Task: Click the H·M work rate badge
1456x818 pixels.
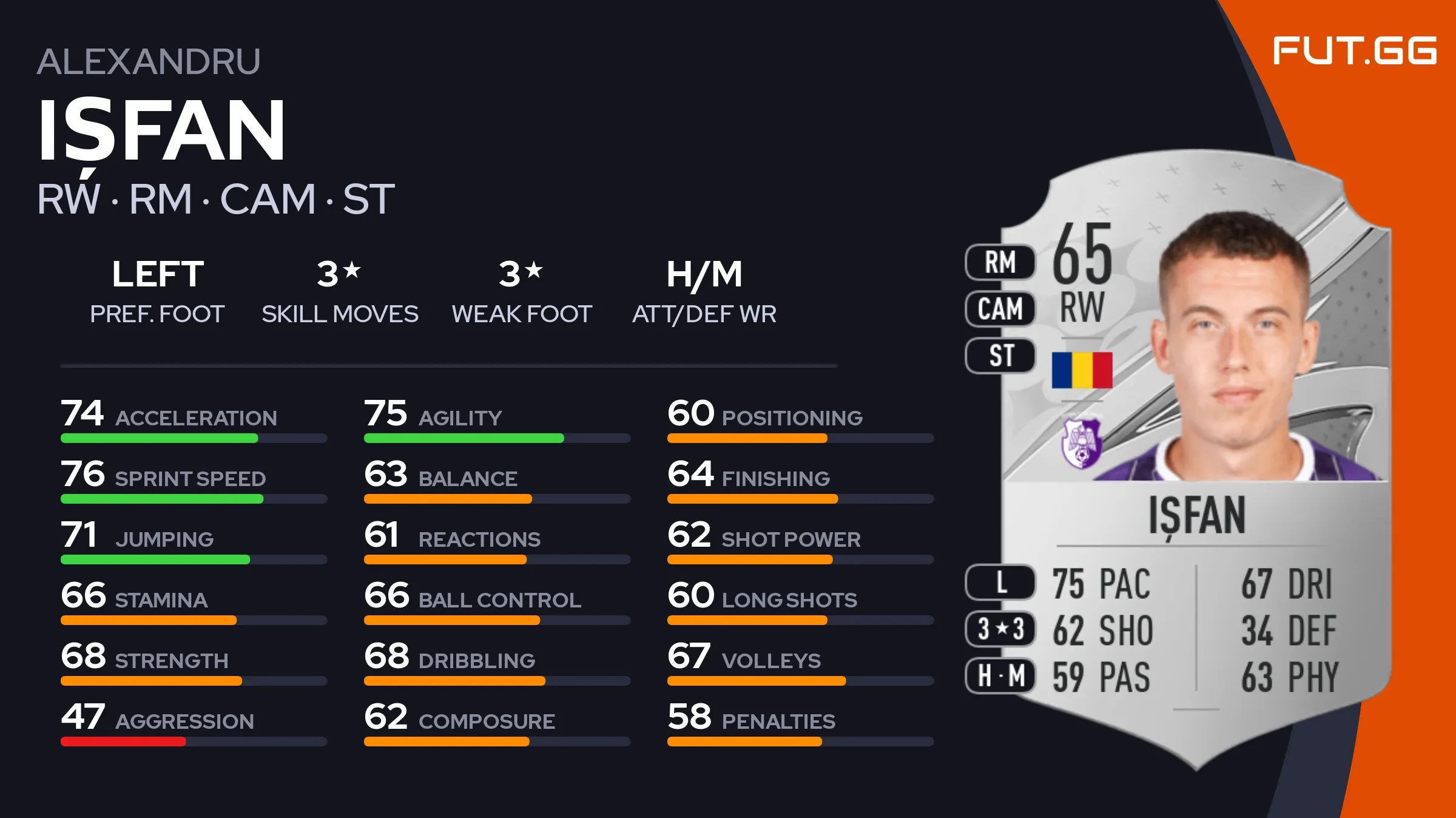Action: (x=1000, y=675)
